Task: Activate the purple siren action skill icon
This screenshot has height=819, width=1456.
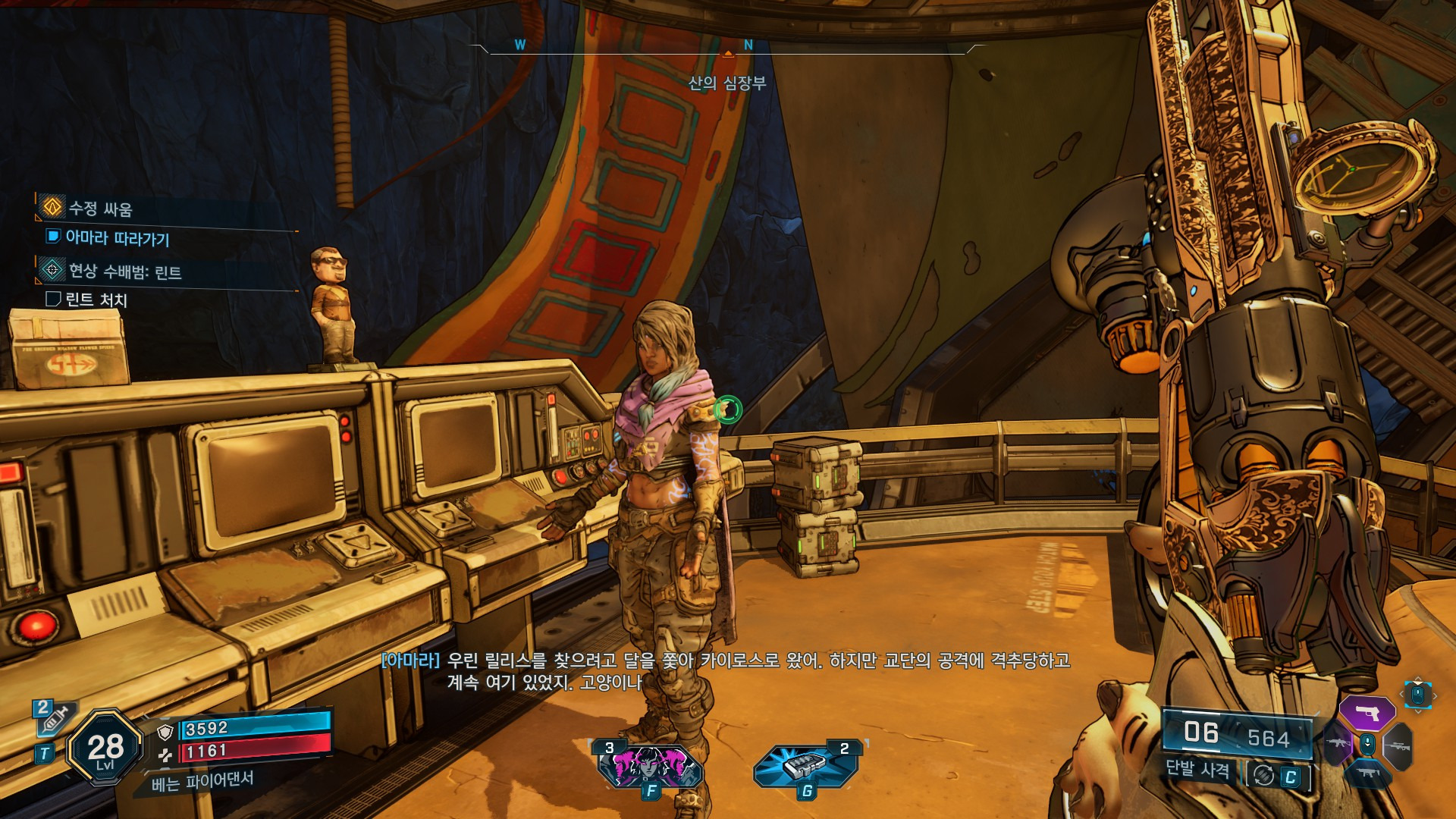Action: [650, 766]
